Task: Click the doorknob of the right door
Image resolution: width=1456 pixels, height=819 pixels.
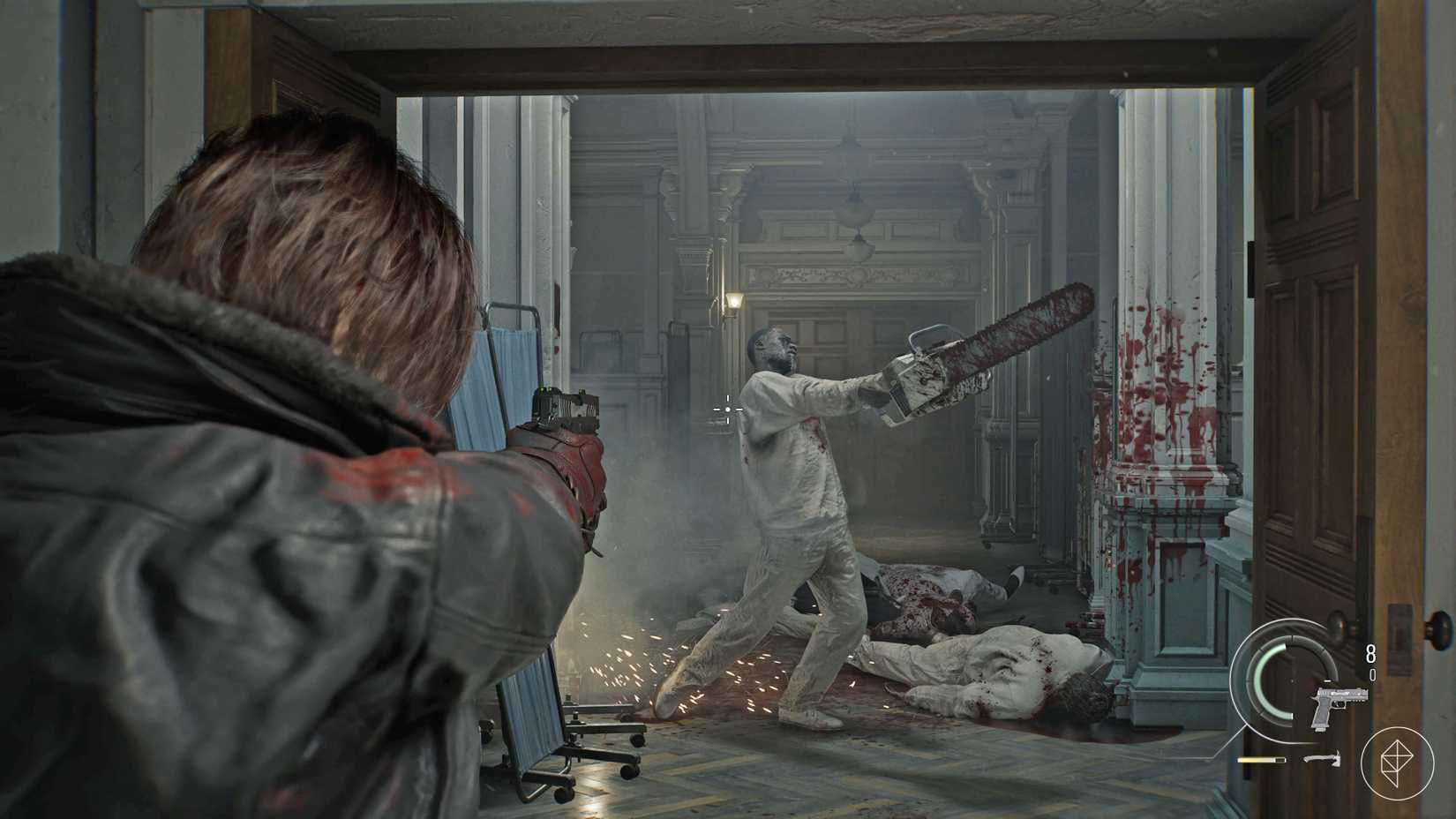Action: tap(1335, 627)
